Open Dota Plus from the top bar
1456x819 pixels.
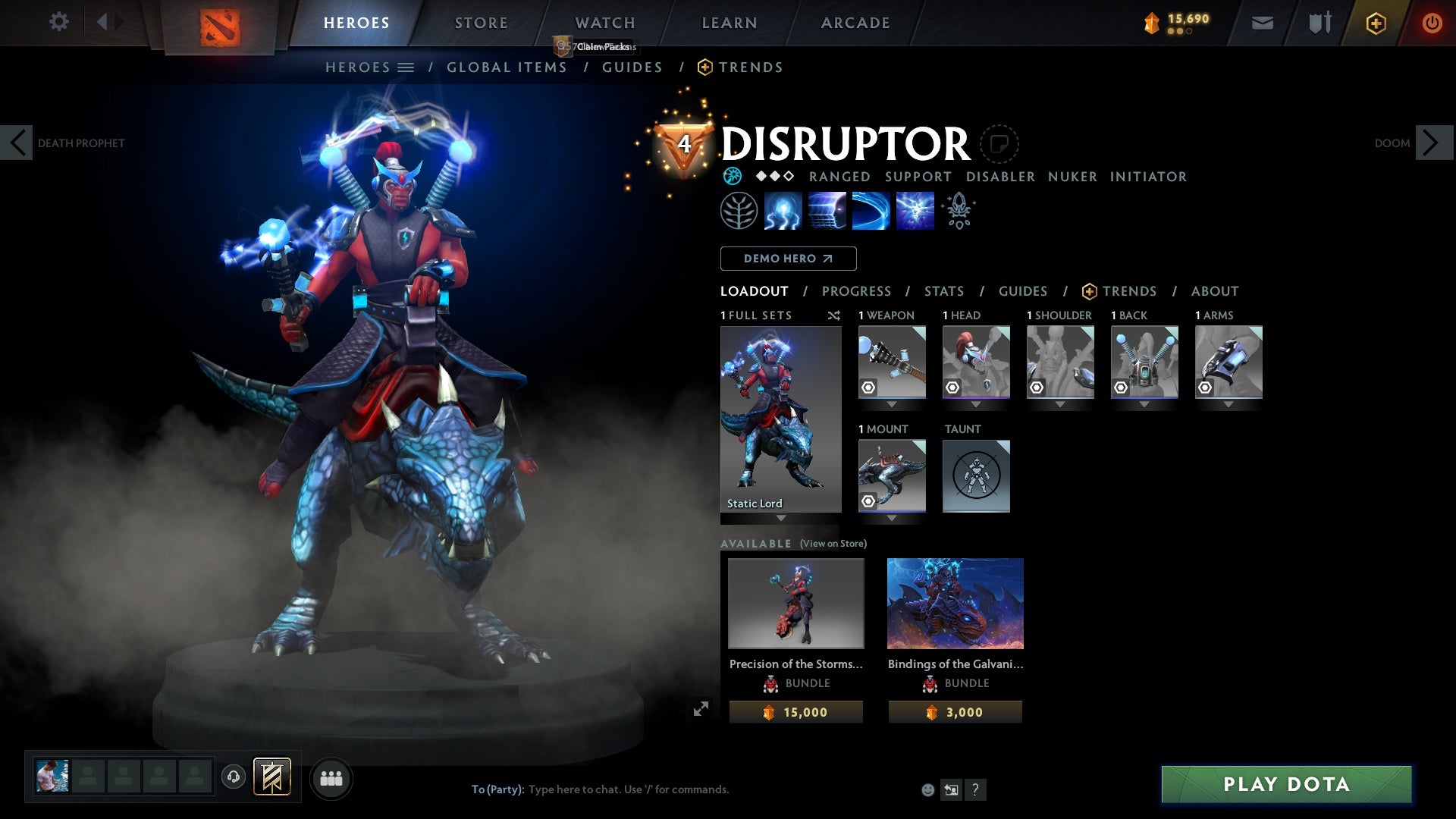coord(1375,23)
